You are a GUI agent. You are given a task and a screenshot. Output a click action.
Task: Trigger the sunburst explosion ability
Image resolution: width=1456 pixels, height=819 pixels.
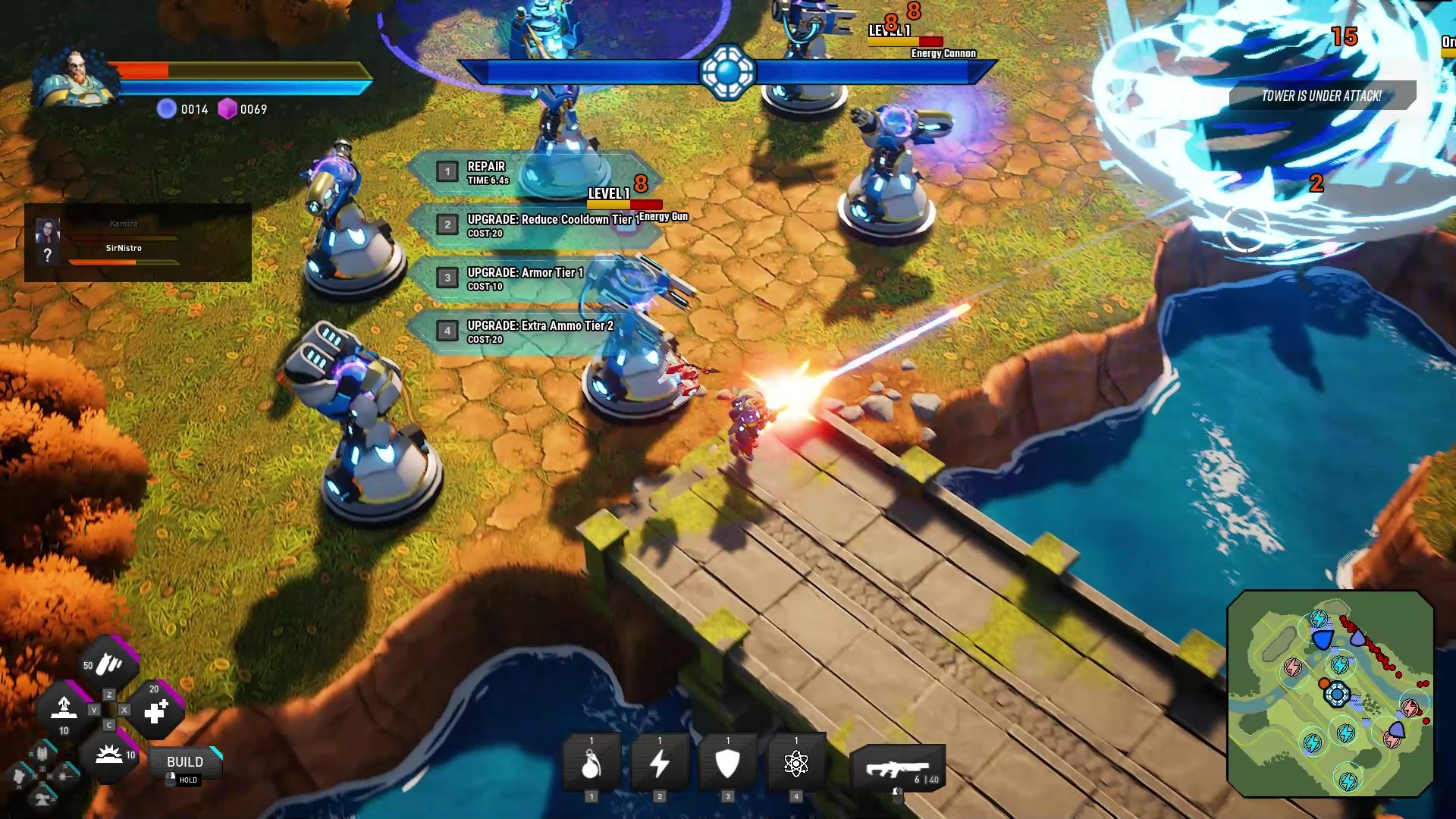pos(110,755)
